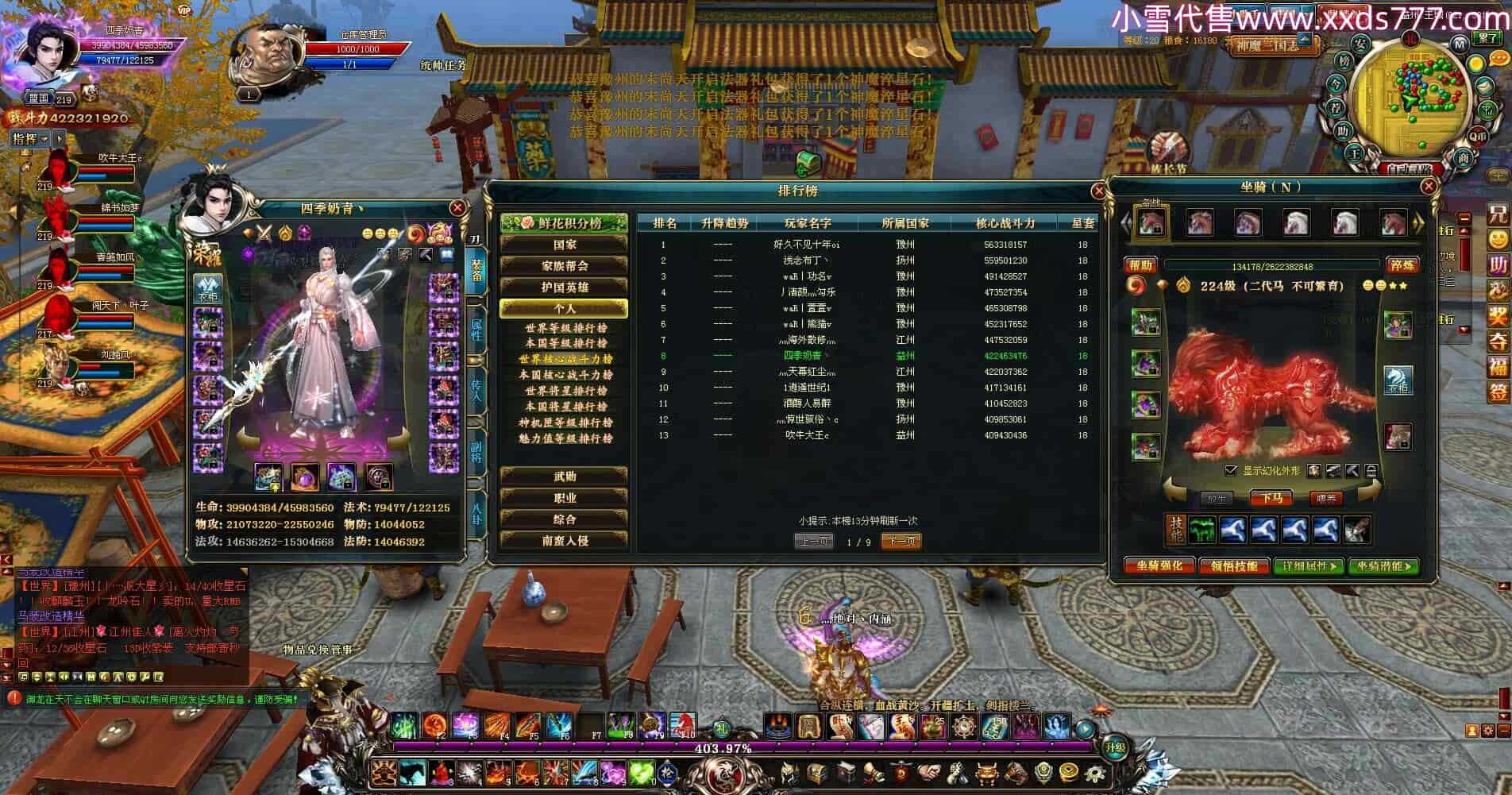
Task: Go to the next page with 下一页
Action: pyautogui.click(x=901, y=542)
